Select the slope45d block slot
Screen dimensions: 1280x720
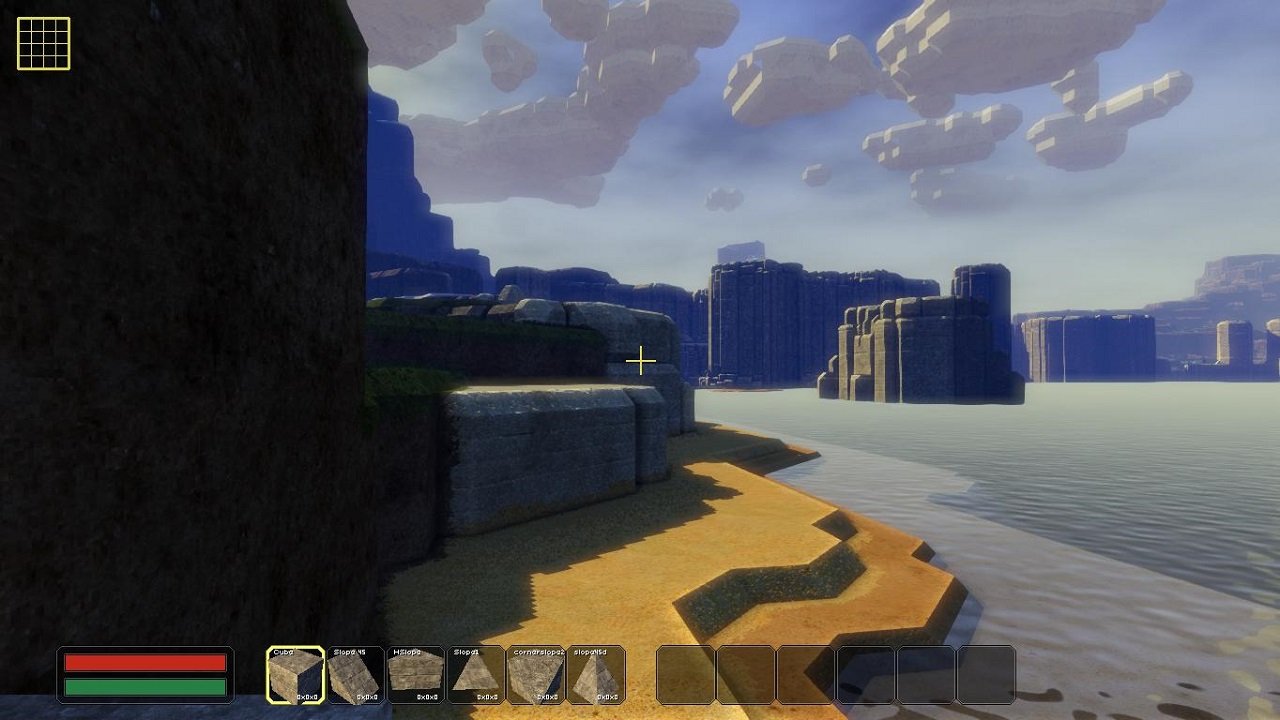point(596,675)
